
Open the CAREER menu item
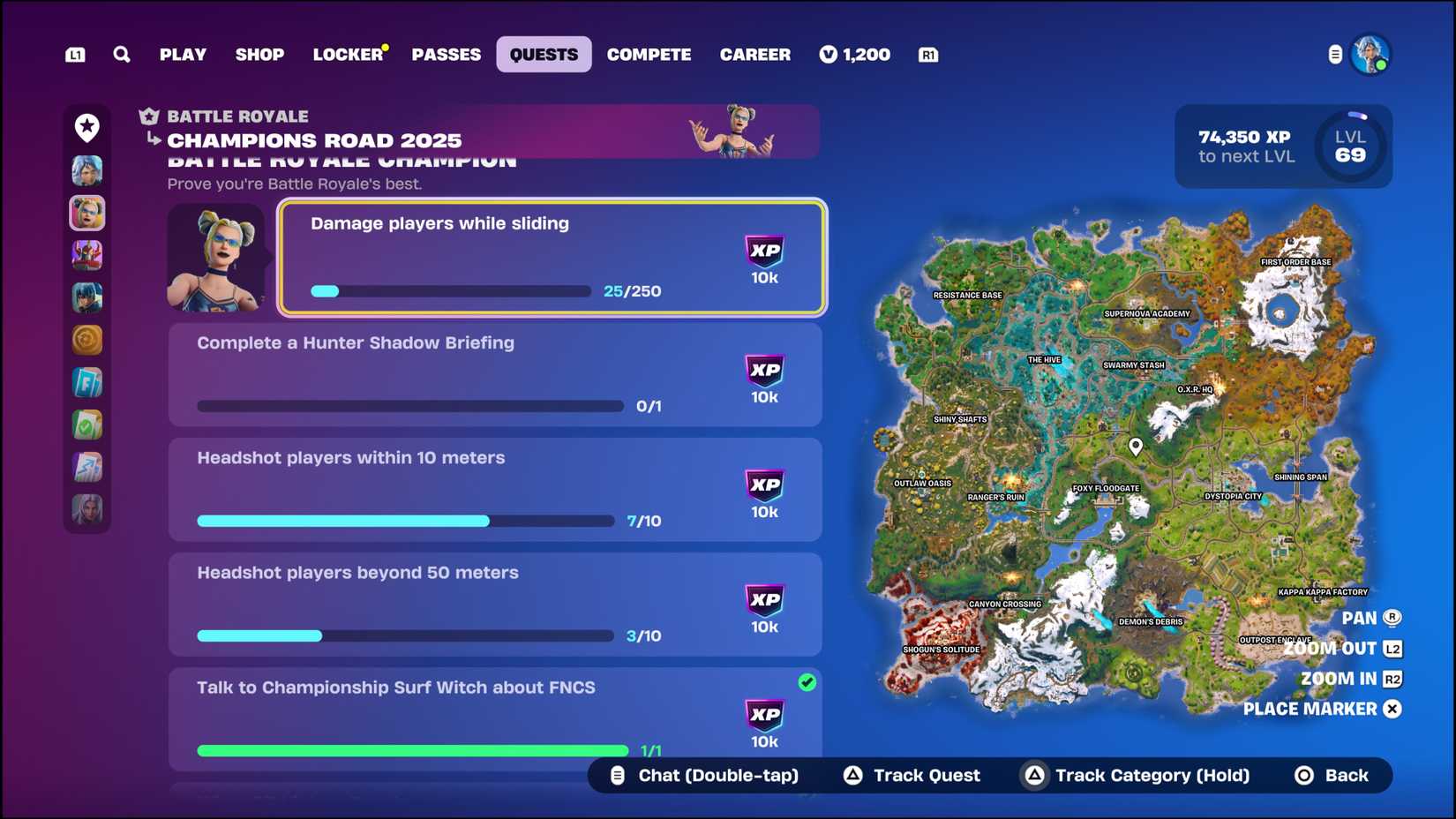(x=755, y=54)
